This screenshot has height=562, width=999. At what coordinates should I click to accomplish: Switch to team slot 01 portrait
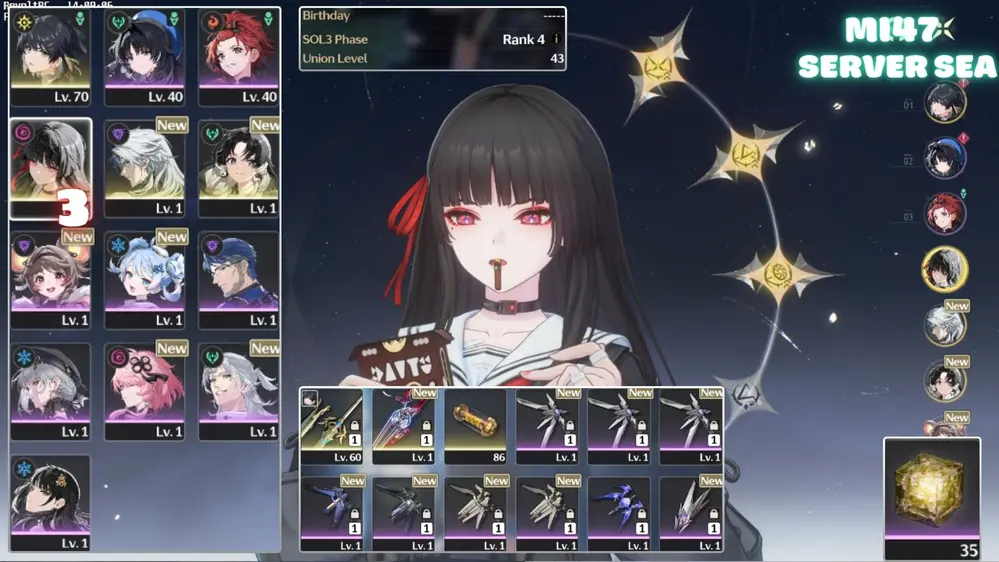(x=944, y=104)
